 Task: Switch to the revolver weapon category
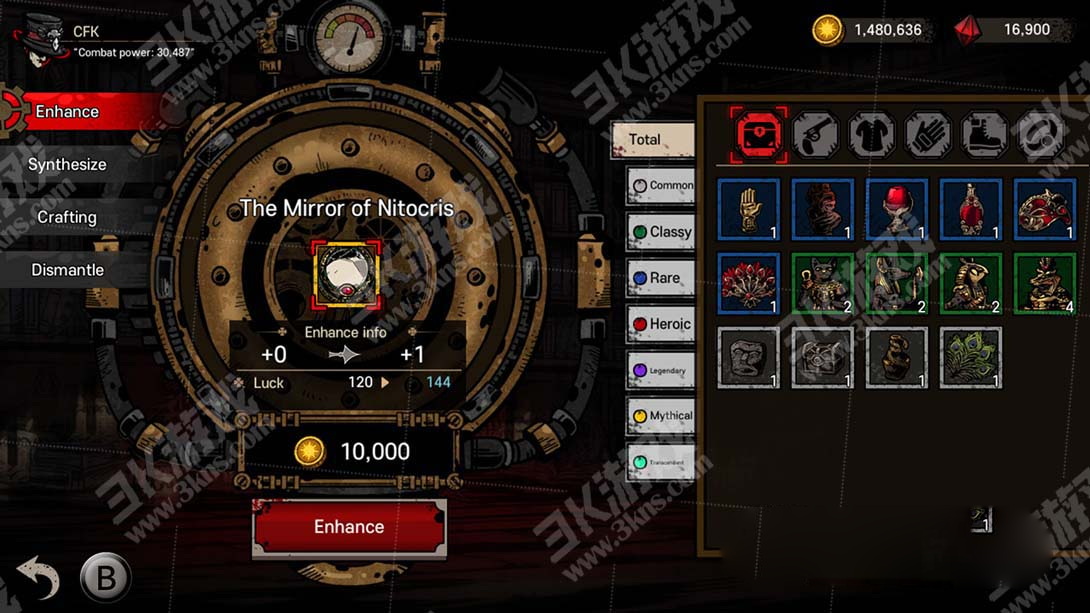coord(816,134)
